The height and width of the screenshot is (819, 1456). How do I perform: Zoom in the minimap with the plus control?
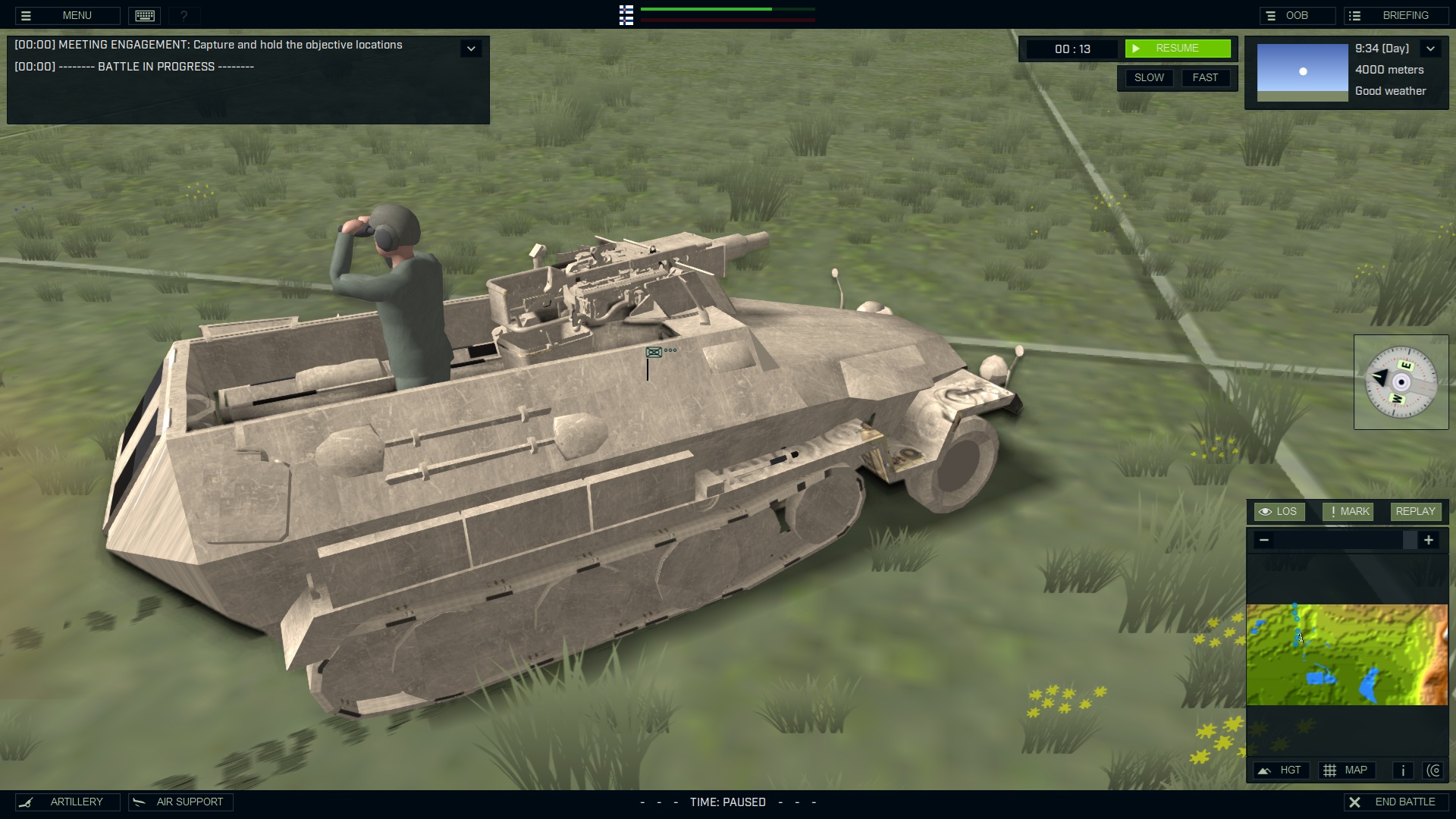[1429, 540]
